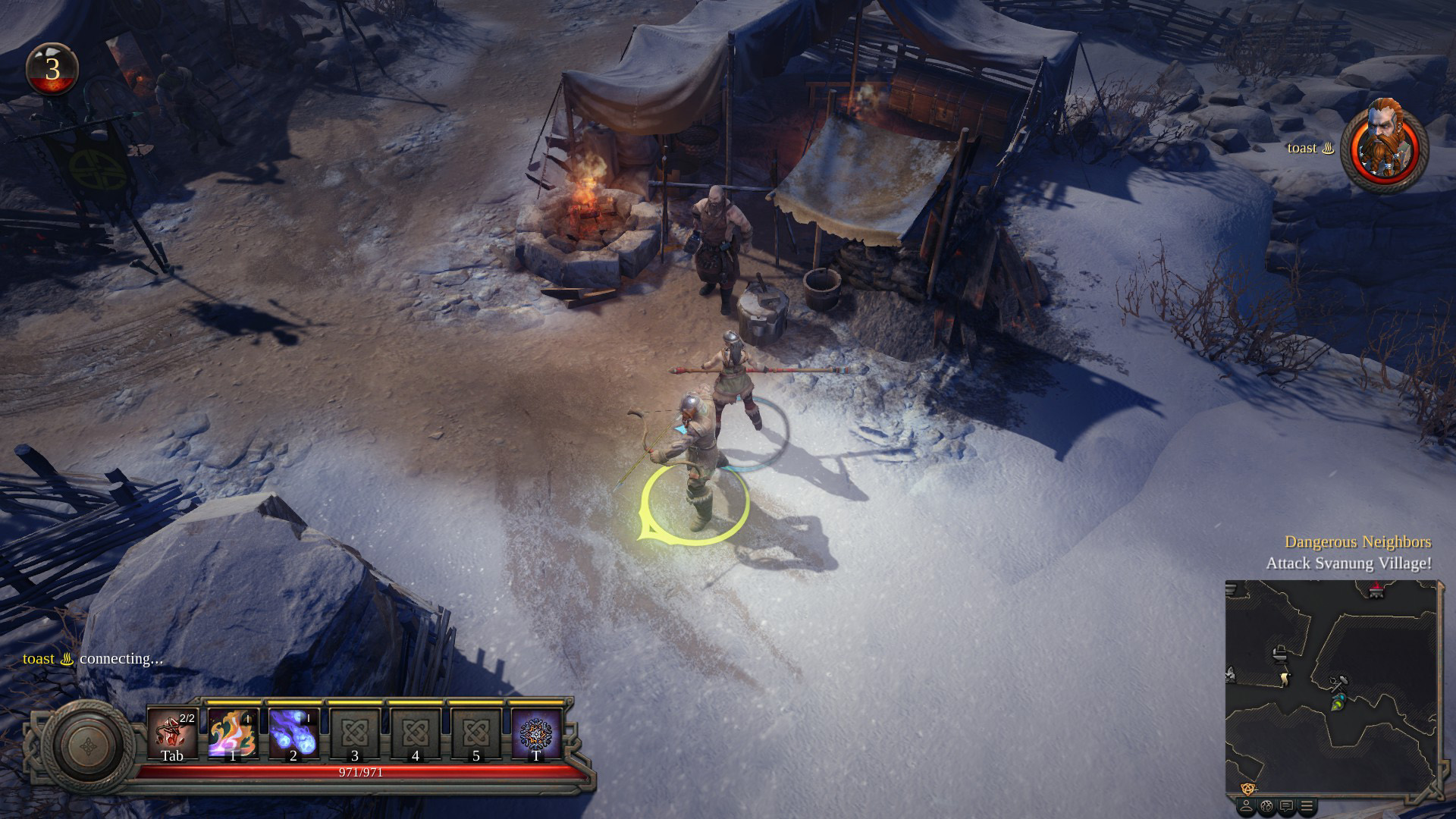The height and width of the screenshot is (819, 1456).
Task: Open the world map globe icon
Action: pyautogui.click(x=1266, y=806)
